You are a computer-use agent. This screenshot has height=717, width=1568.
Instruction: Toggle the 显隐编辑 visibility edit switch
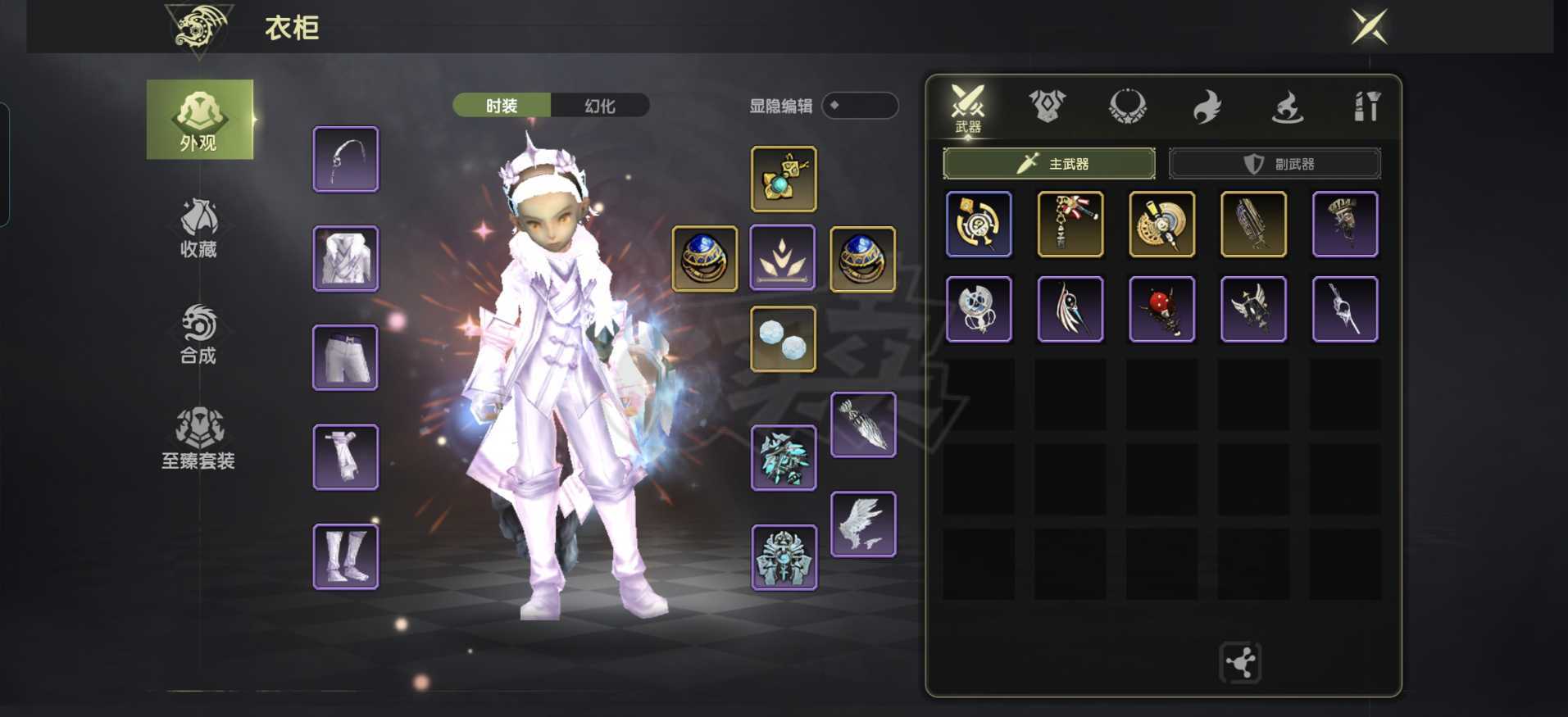(859, 106)
